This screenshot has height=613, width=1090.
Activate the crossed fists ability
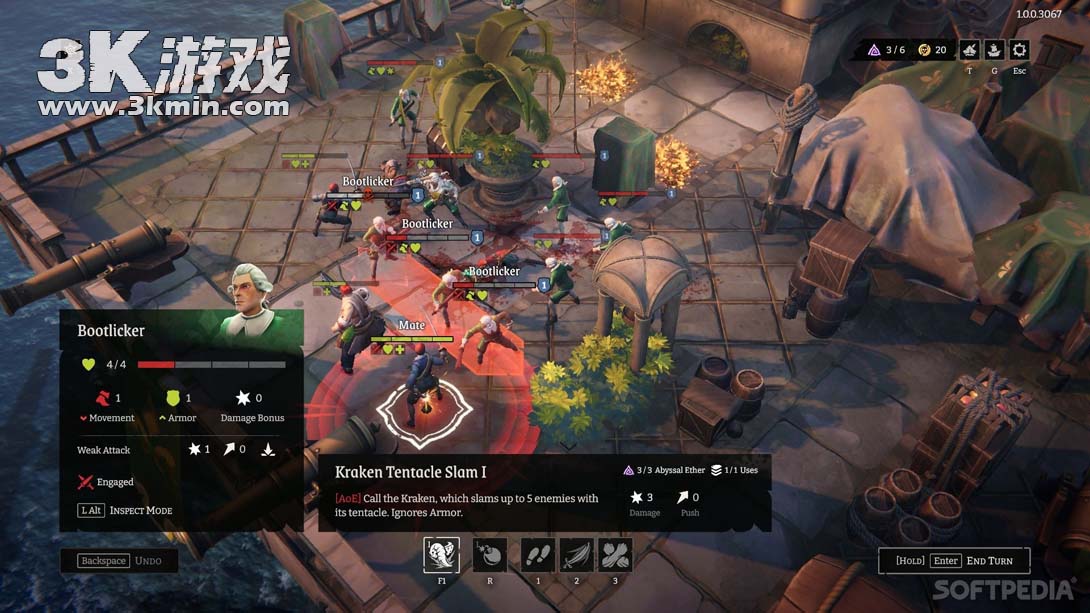click(615, 555)
